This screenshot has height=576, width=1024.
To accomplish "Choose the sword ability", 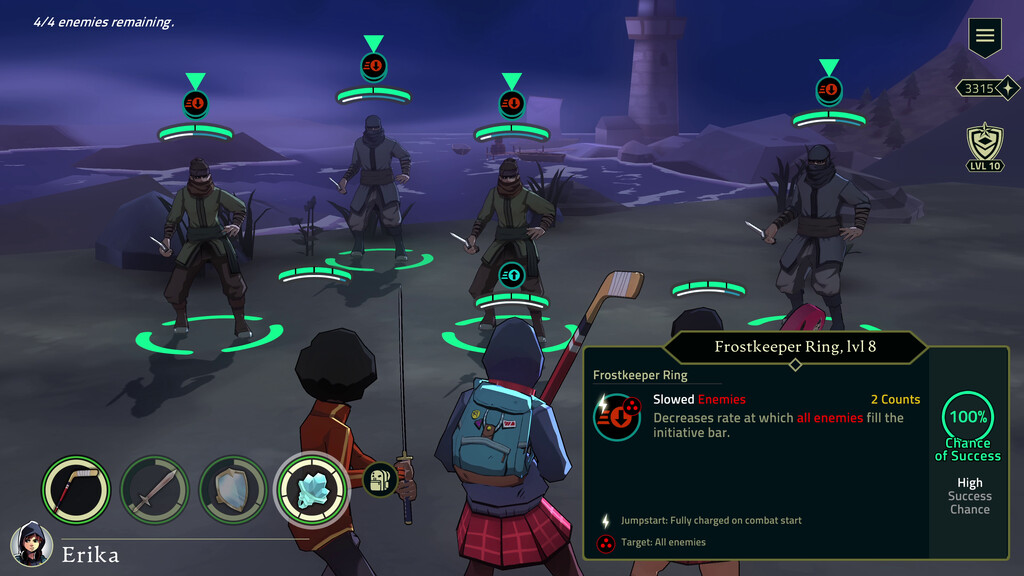I will 154,490.
